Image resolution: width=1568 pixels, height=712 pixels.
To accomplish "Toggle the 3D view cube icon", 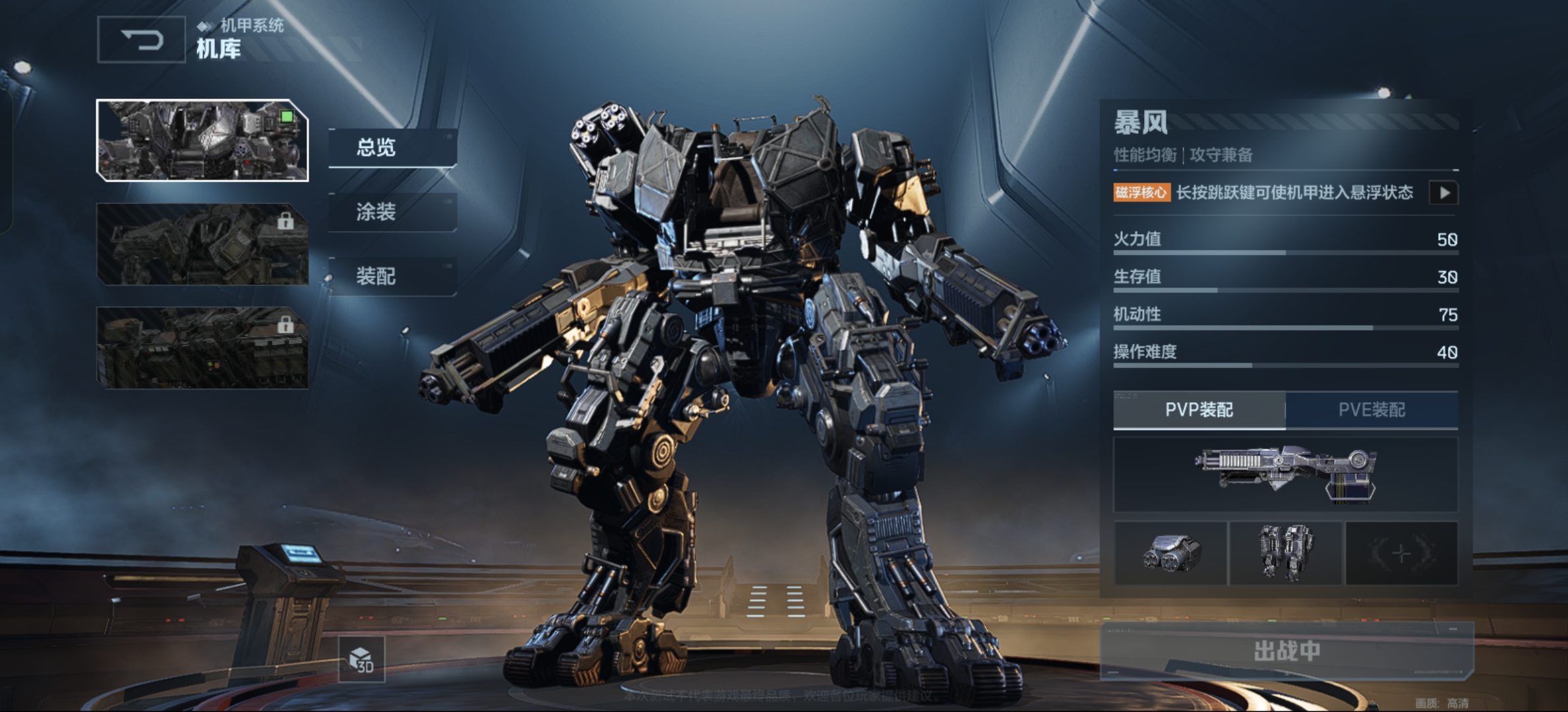I will pos(361,659).
